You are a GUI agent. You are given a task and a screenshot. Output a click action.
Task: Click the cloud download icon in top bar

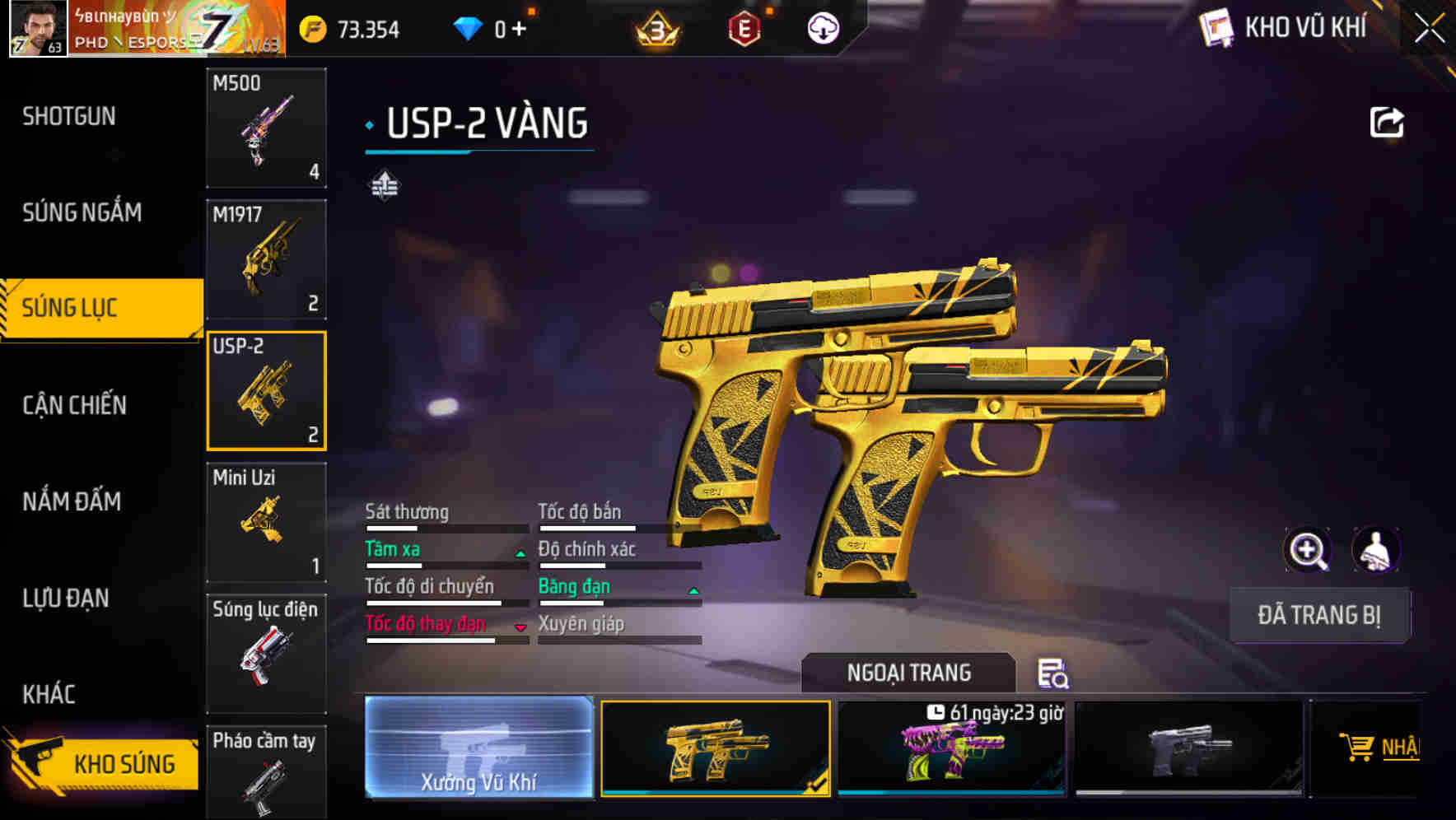coord(821,27)
